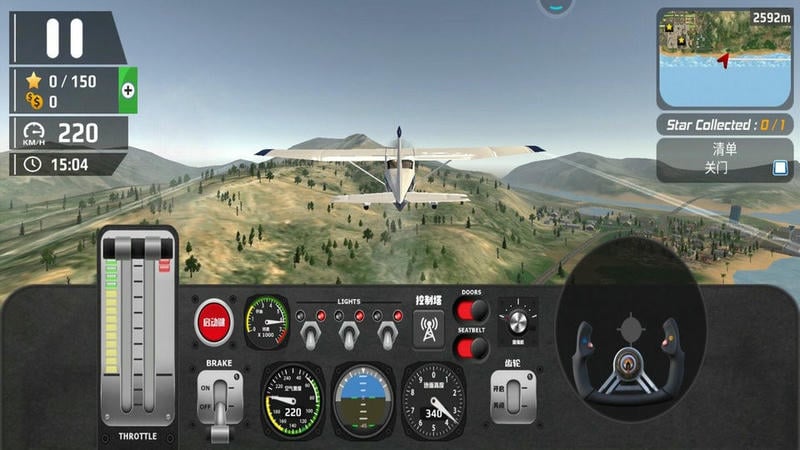The width and height of the screenshot is (800, 450).
Task: Click the steering yoke control
Action: (630, 350)
